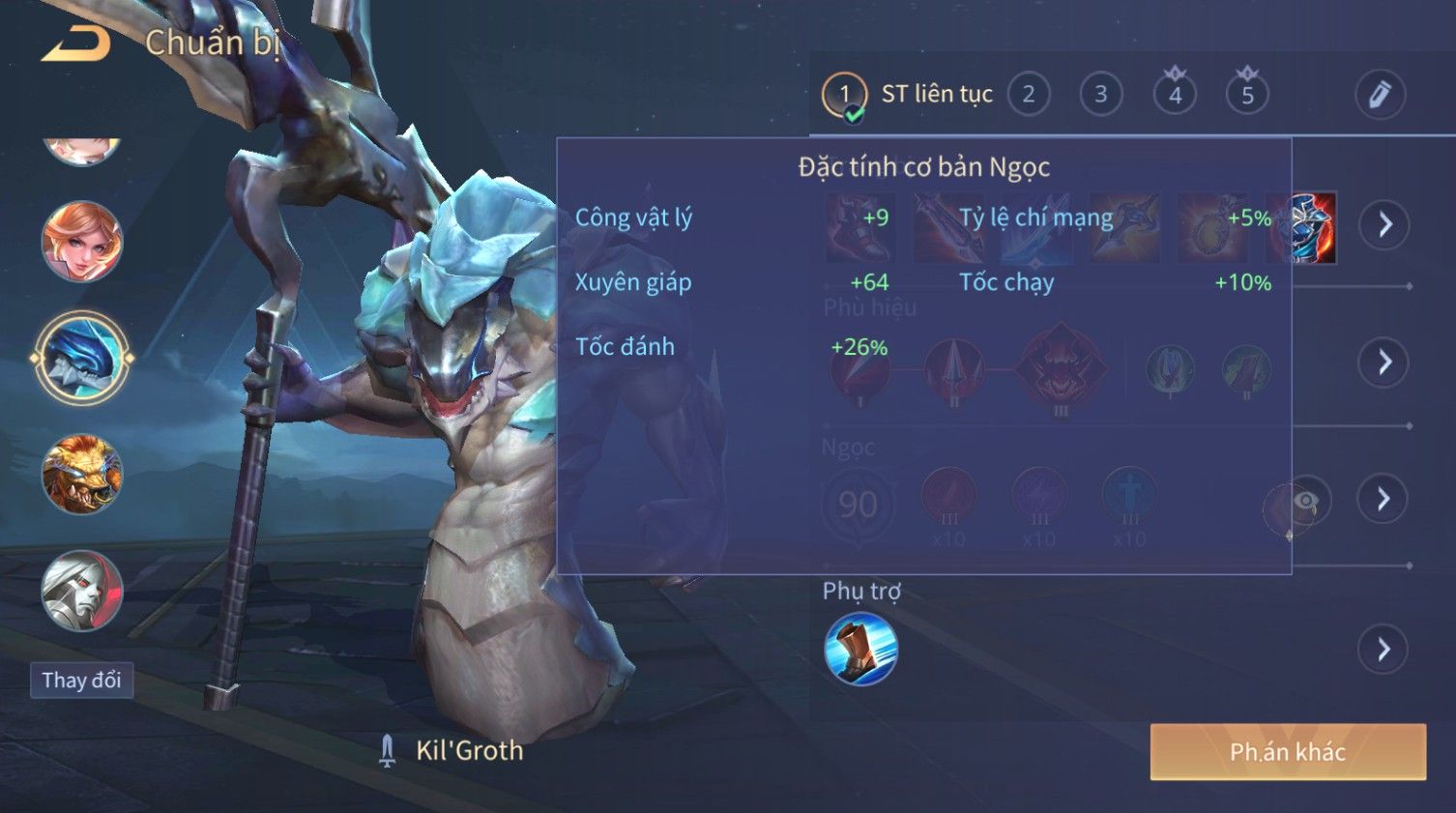Open the equipment build arrow
This screenshot has width=1456, height=813.
(1384, 224)
